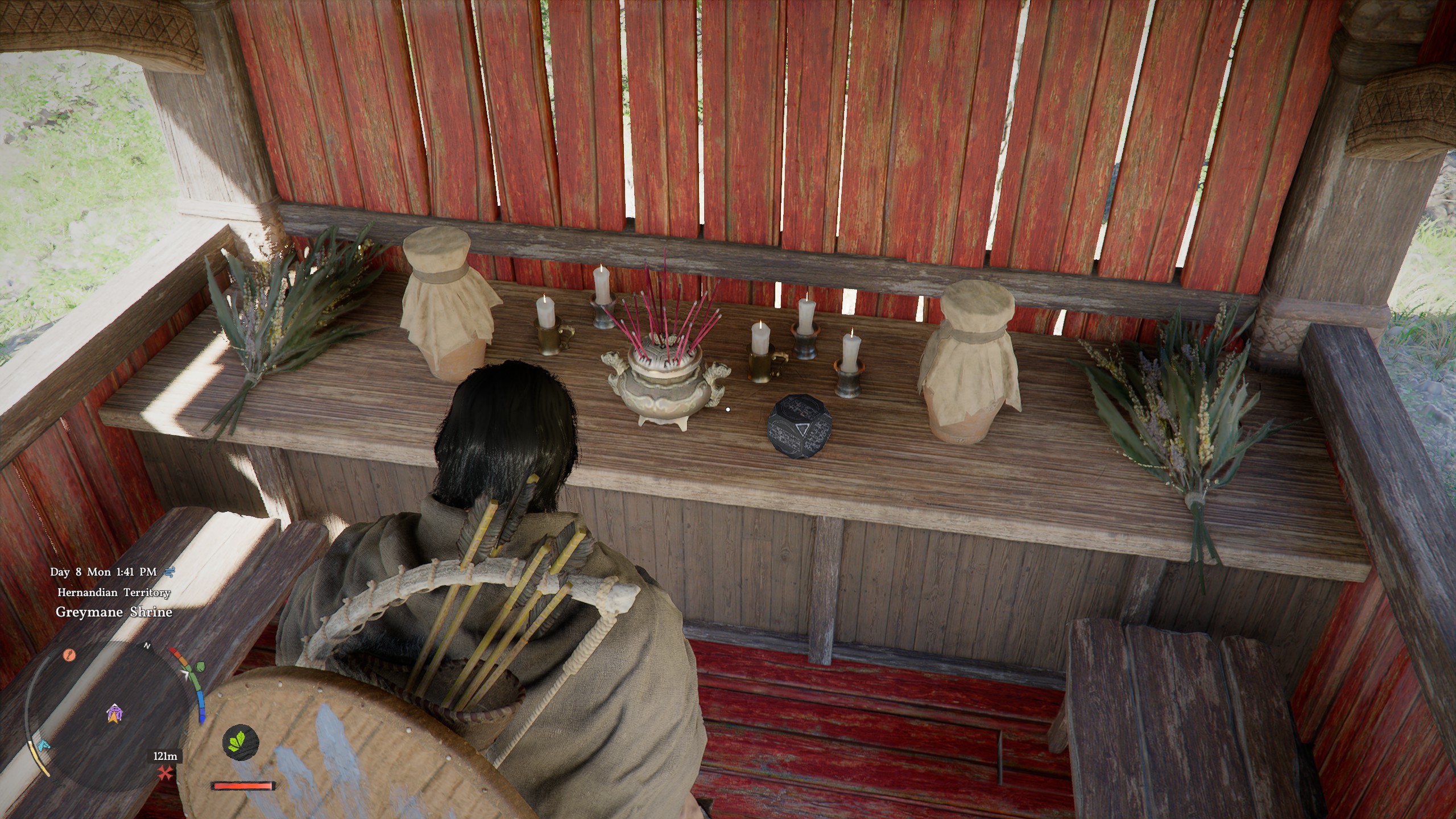The height and width of the screenshot is (819, 1456).
Task: Click the N compass indicator on the minimap
Action: (x=147, y=646)
